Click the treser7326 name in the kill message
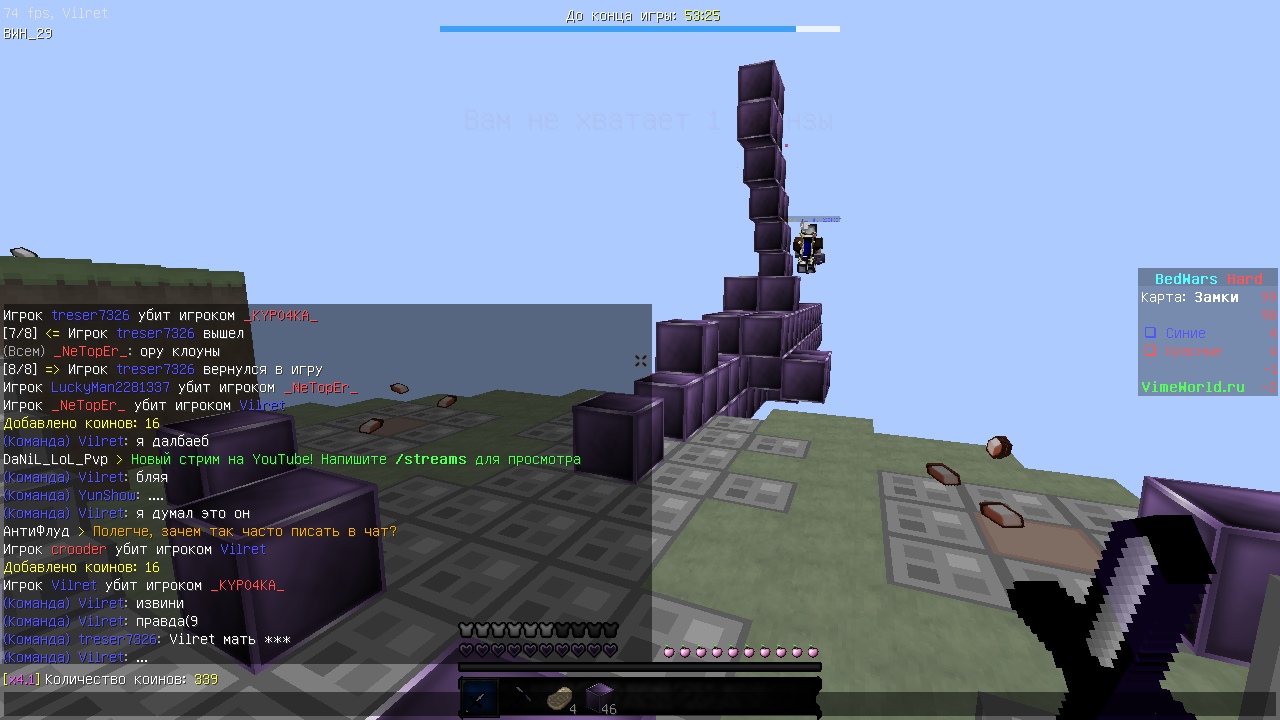Viewport: 1280px width, 720px height. (90, 314)
